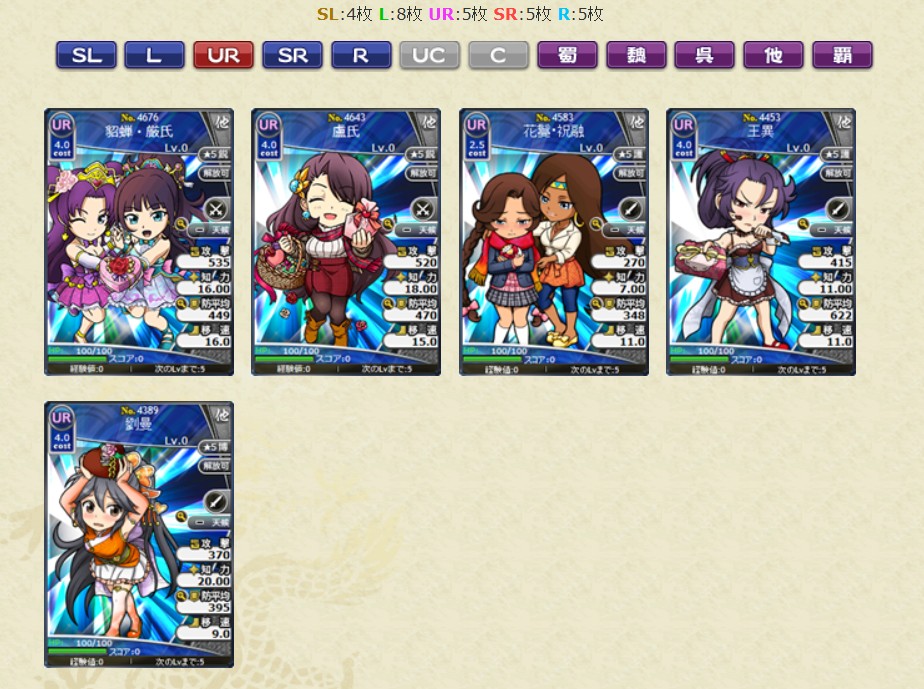The width and height of the screenshot is (924, 689).
Task: Choose the 覇 faction filter
Action: 842,55
